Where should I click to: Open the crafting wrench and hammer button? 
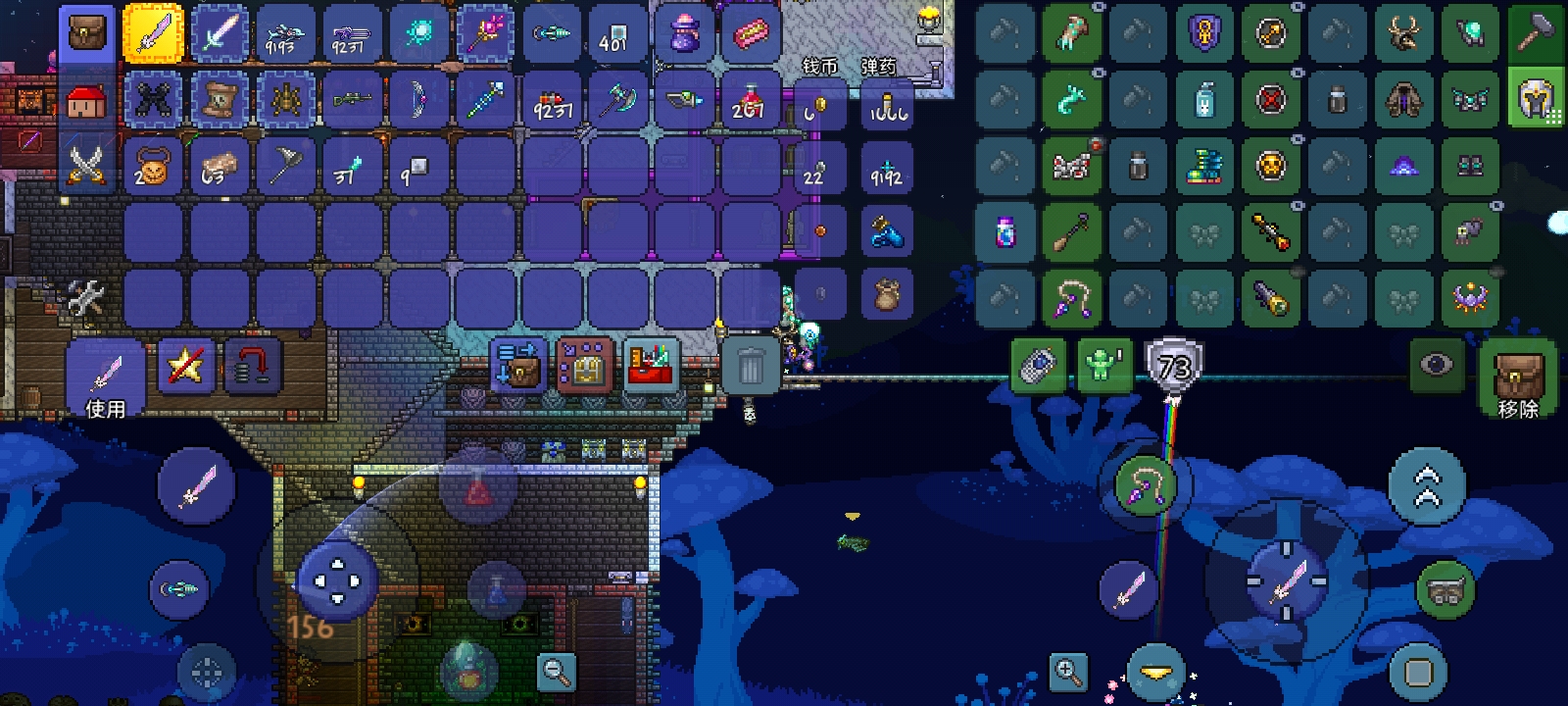pyautogui.click(x=86, y=299)
